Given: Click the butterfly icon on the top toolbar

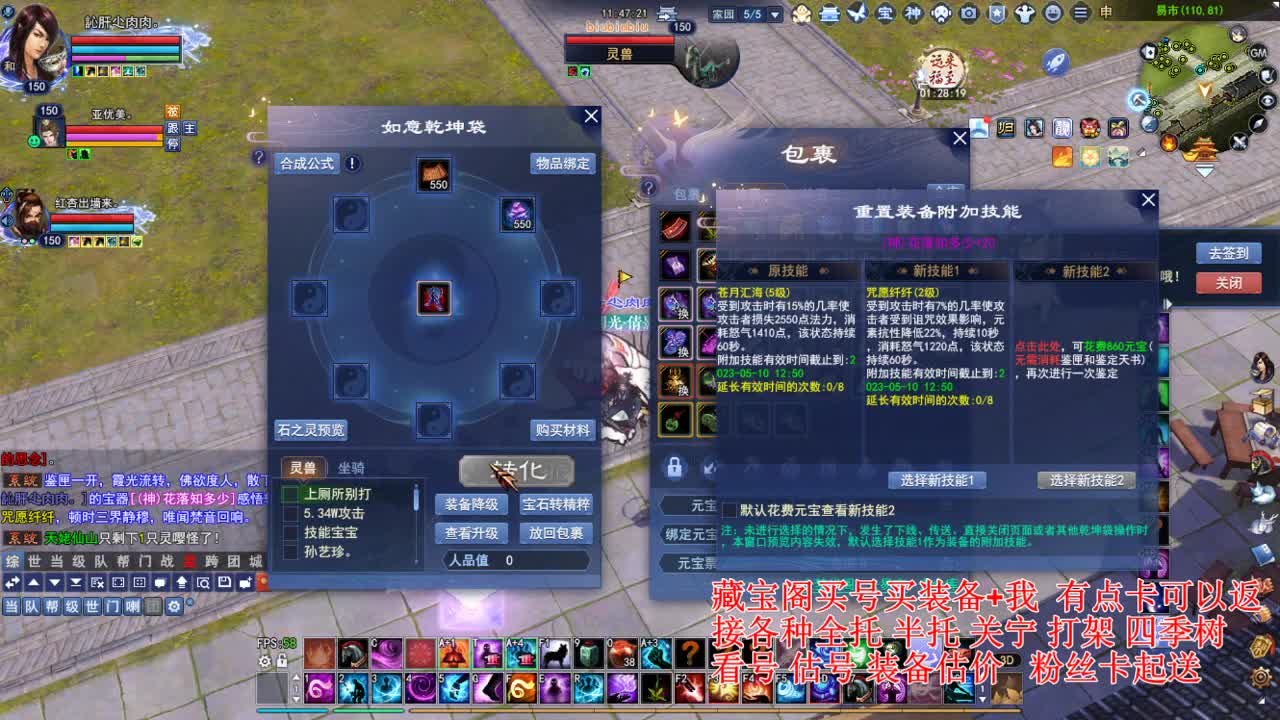Looking at the screenshot, I should click(x=858, y=14).
